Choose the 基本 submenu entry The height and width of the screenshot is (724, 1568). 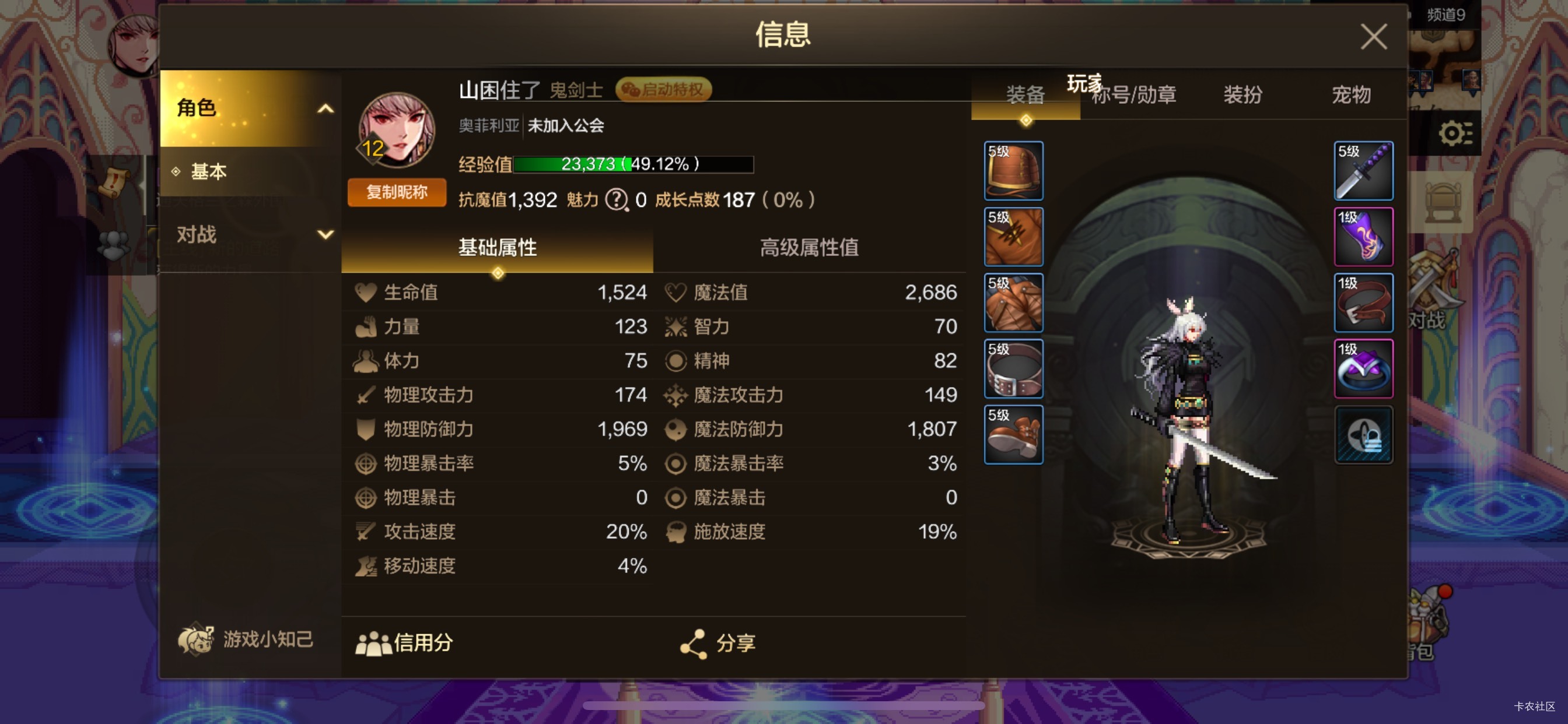click(x=209, y=171)
